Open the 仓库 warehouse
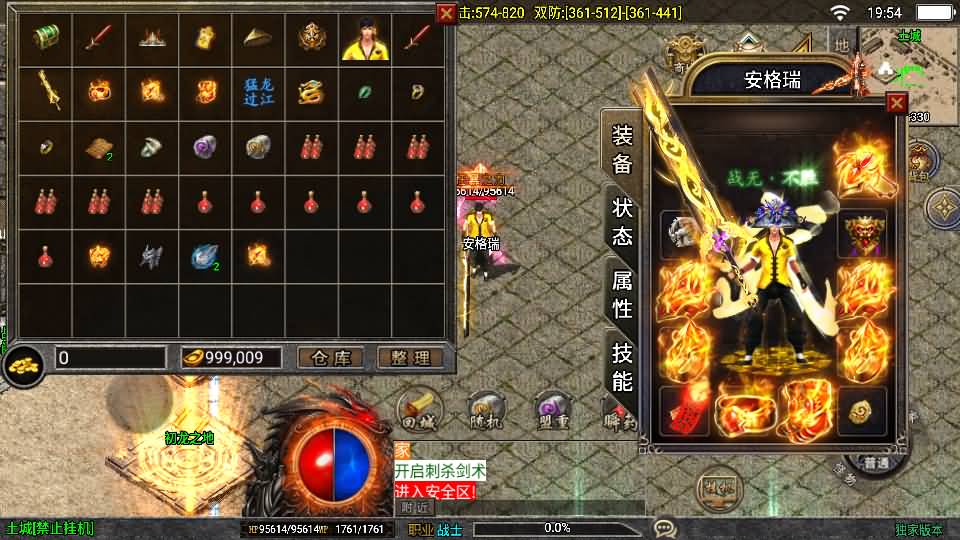Screen dimensions: 960x540 coord(331,358)
